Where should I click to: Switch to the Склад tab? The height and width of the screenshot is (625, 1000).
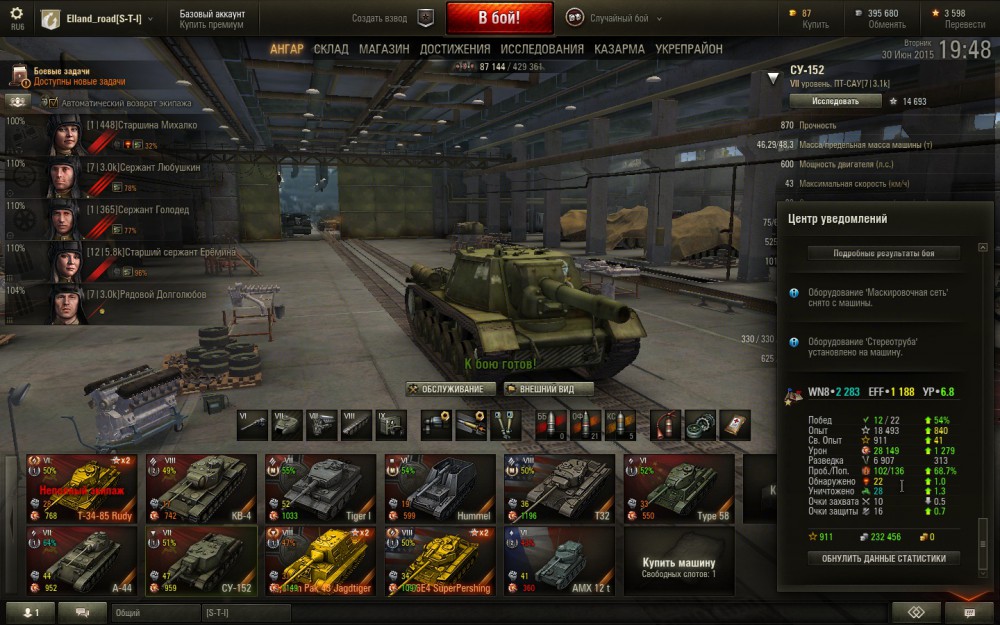(x=331, y=49)
